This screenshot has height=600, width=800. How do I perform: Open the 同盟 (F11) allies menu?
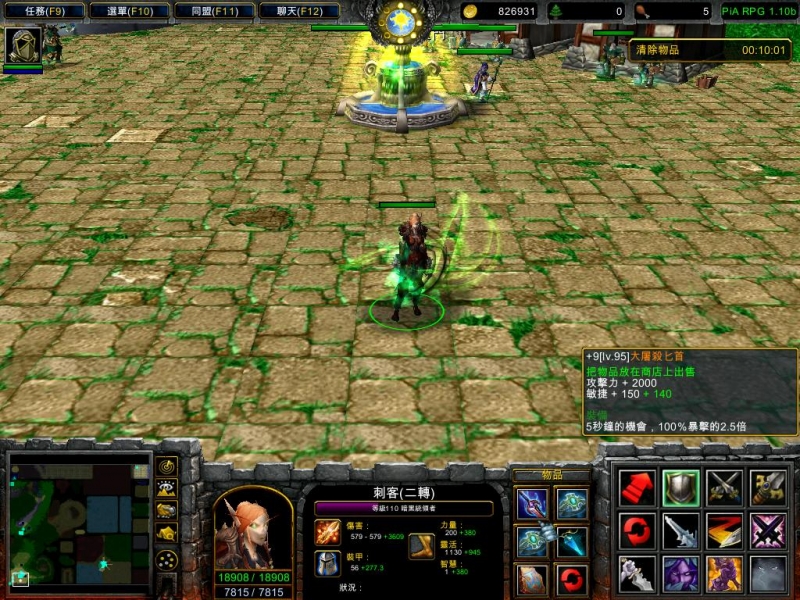(x=213, y=12)
